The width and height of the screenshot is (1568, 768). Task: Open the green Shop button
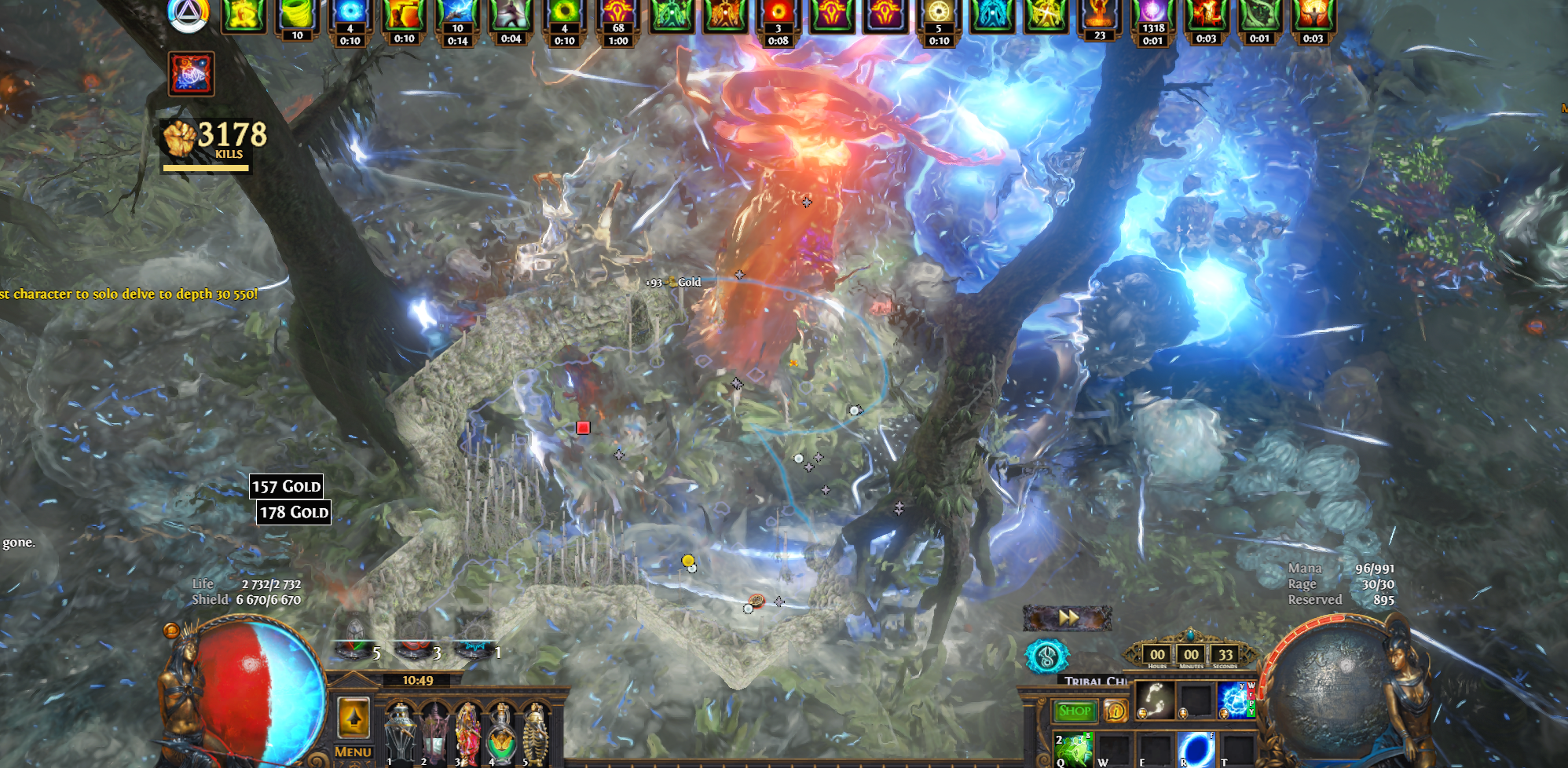coord(1075,711)
